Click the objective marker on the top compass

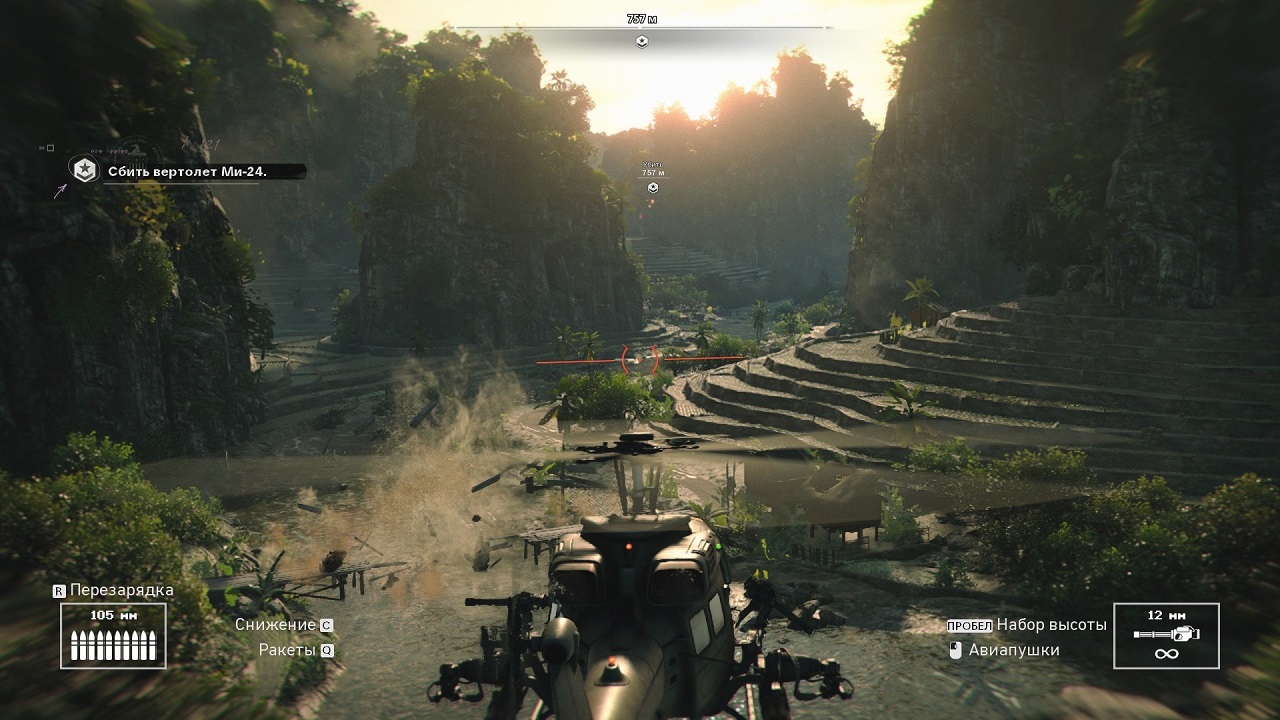pos(642,41)
